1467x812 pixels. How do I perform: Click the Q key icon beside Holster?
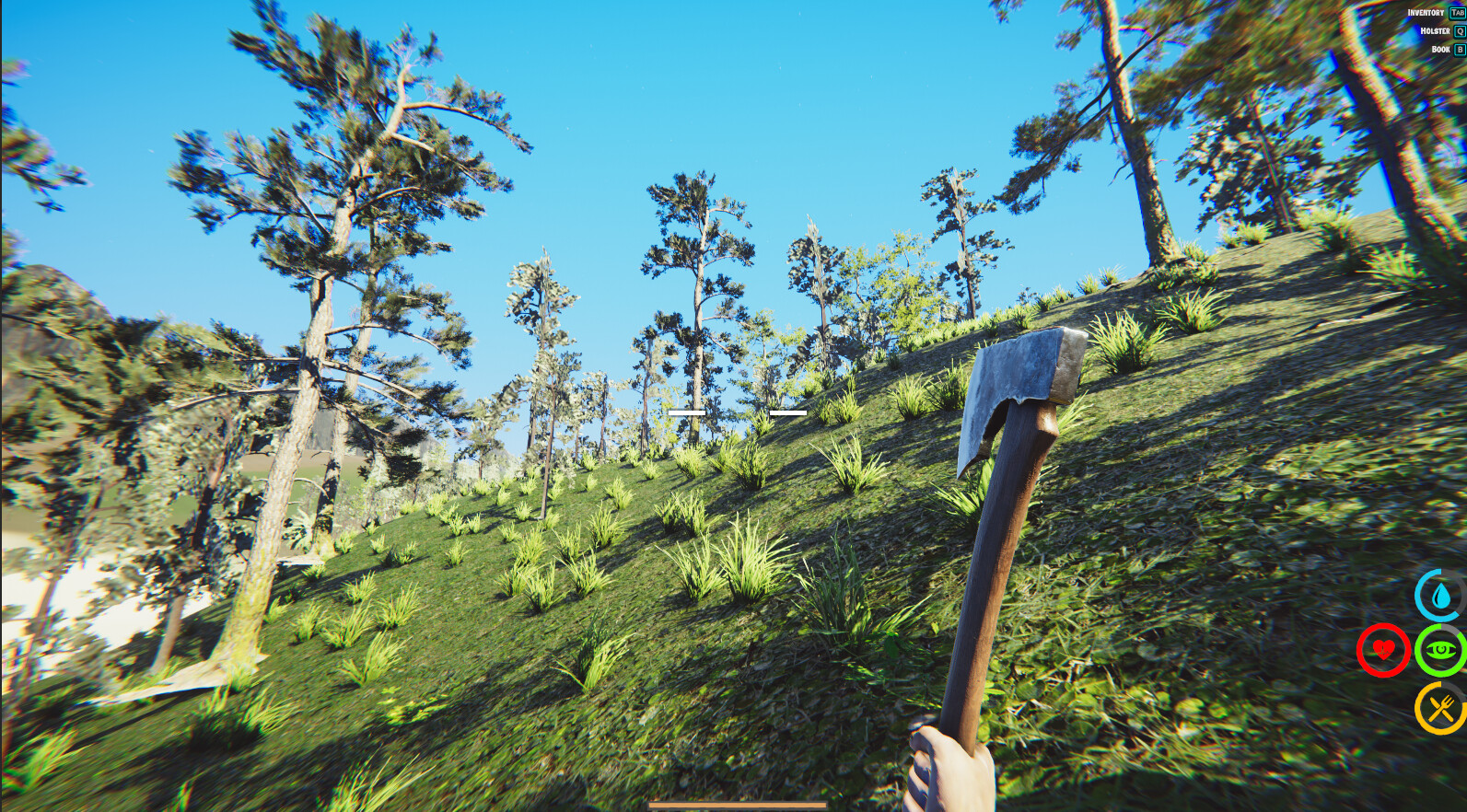[x=1460, y=30]
